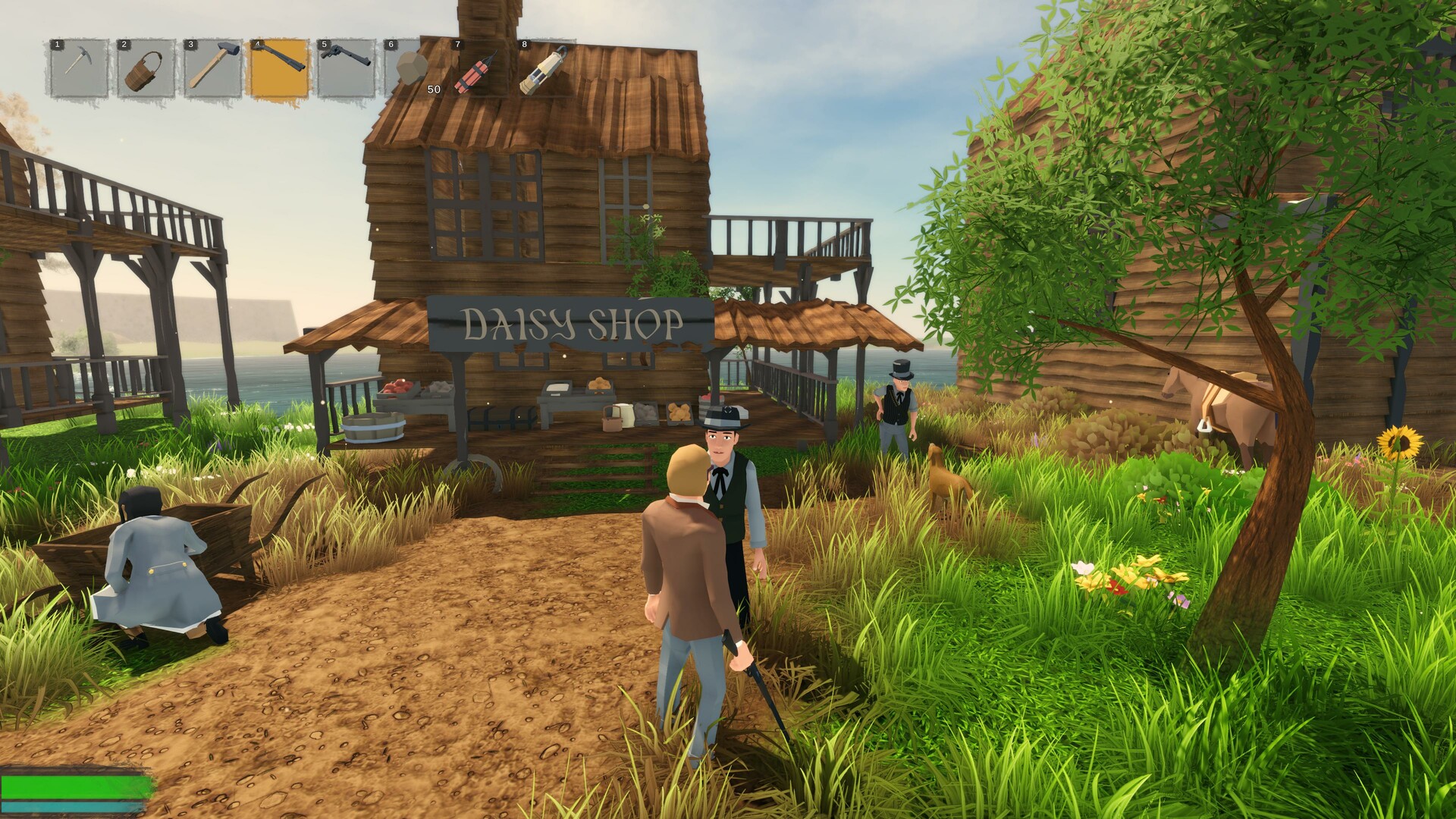Select the revolver in hotbar slot 5
Screen dimensions: 1456x819
[x=347, y=68]
